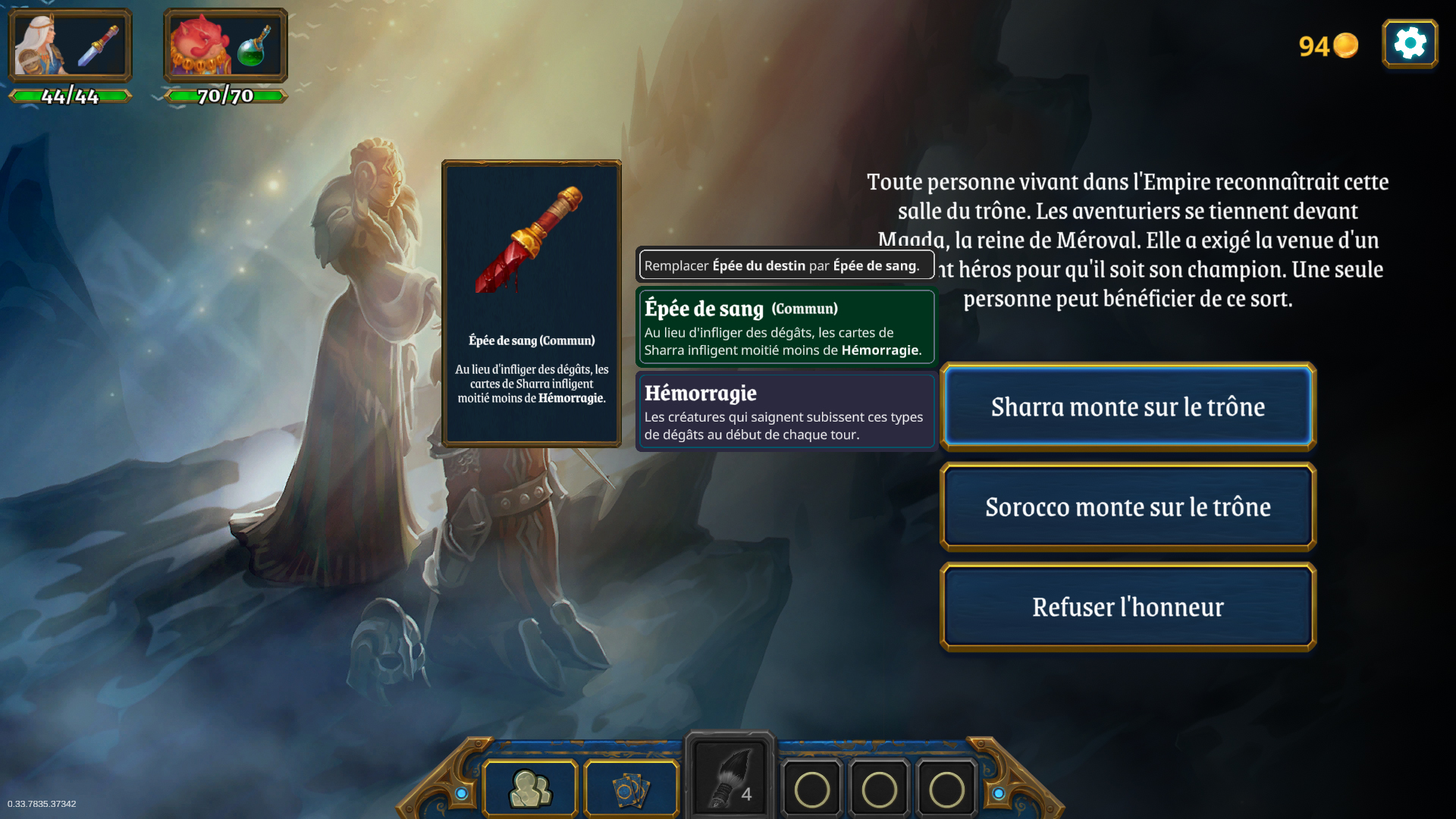Click the gold coin counter showing 94
This screenshot has width=1456, height=819.
1327,45
